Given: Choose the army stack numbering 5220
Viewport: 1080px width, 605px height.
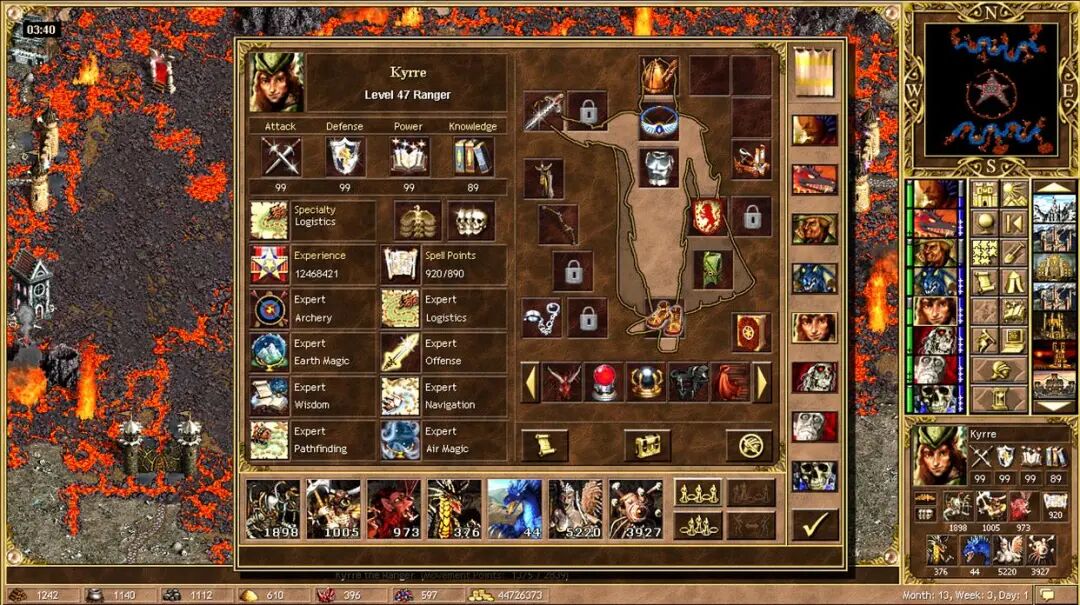Looking at the screenshot, I should pyautogui.click(x=575, y=508).
